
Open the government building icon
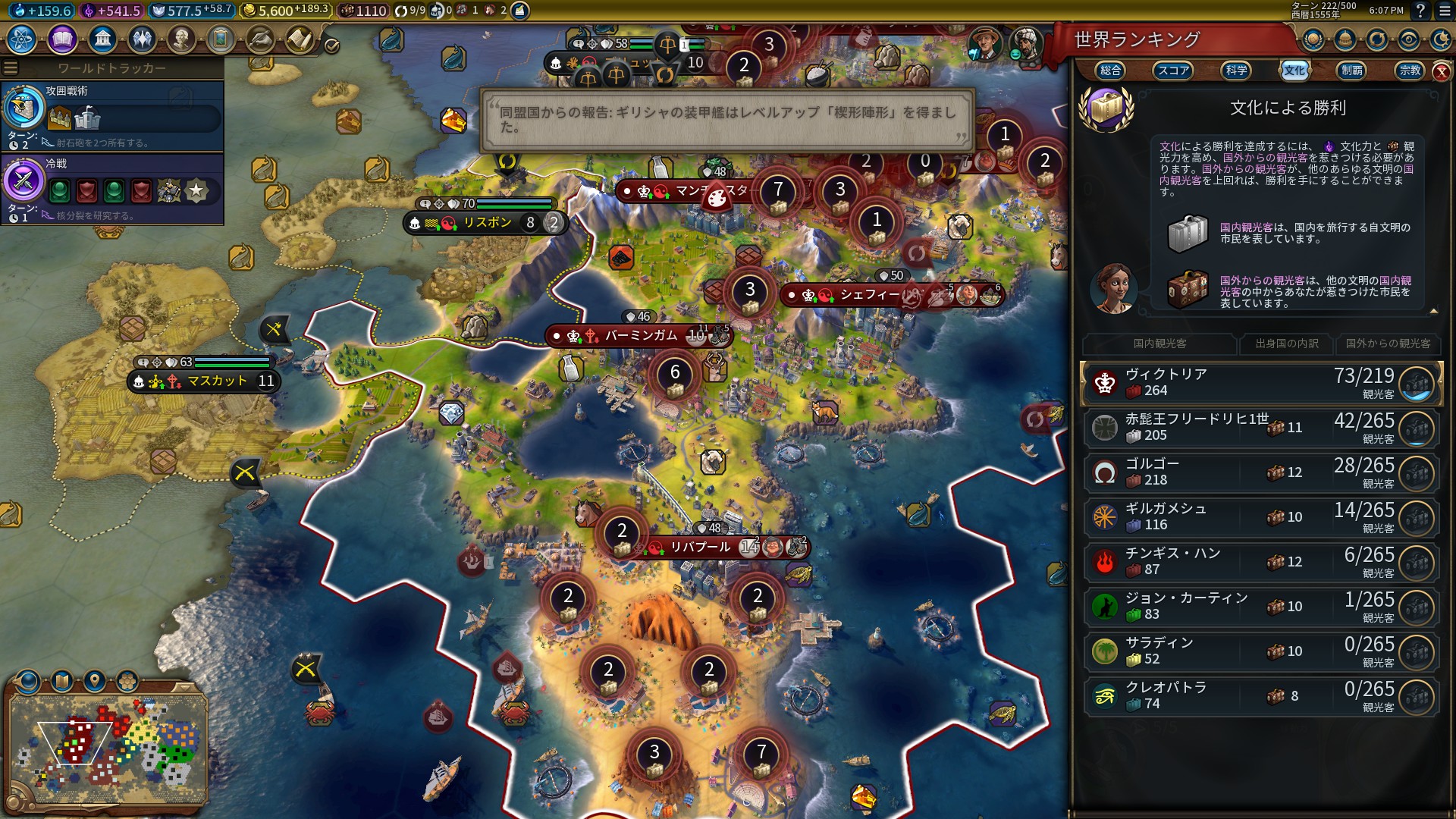point(102,39)
